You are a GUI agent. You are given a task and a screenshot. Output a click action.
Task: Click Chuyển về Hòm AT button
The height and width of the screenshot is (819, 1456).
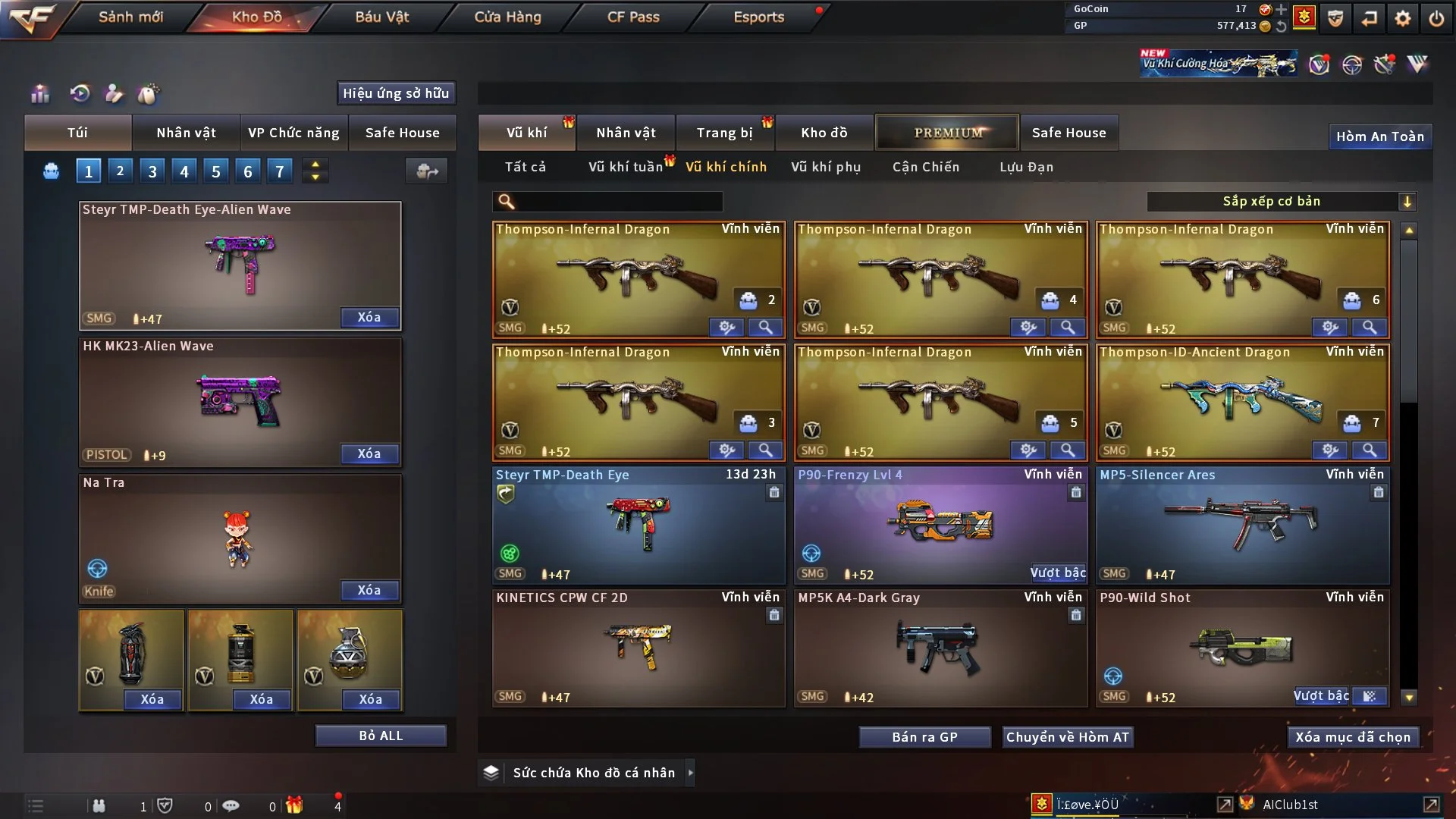tap(1067, 737)
